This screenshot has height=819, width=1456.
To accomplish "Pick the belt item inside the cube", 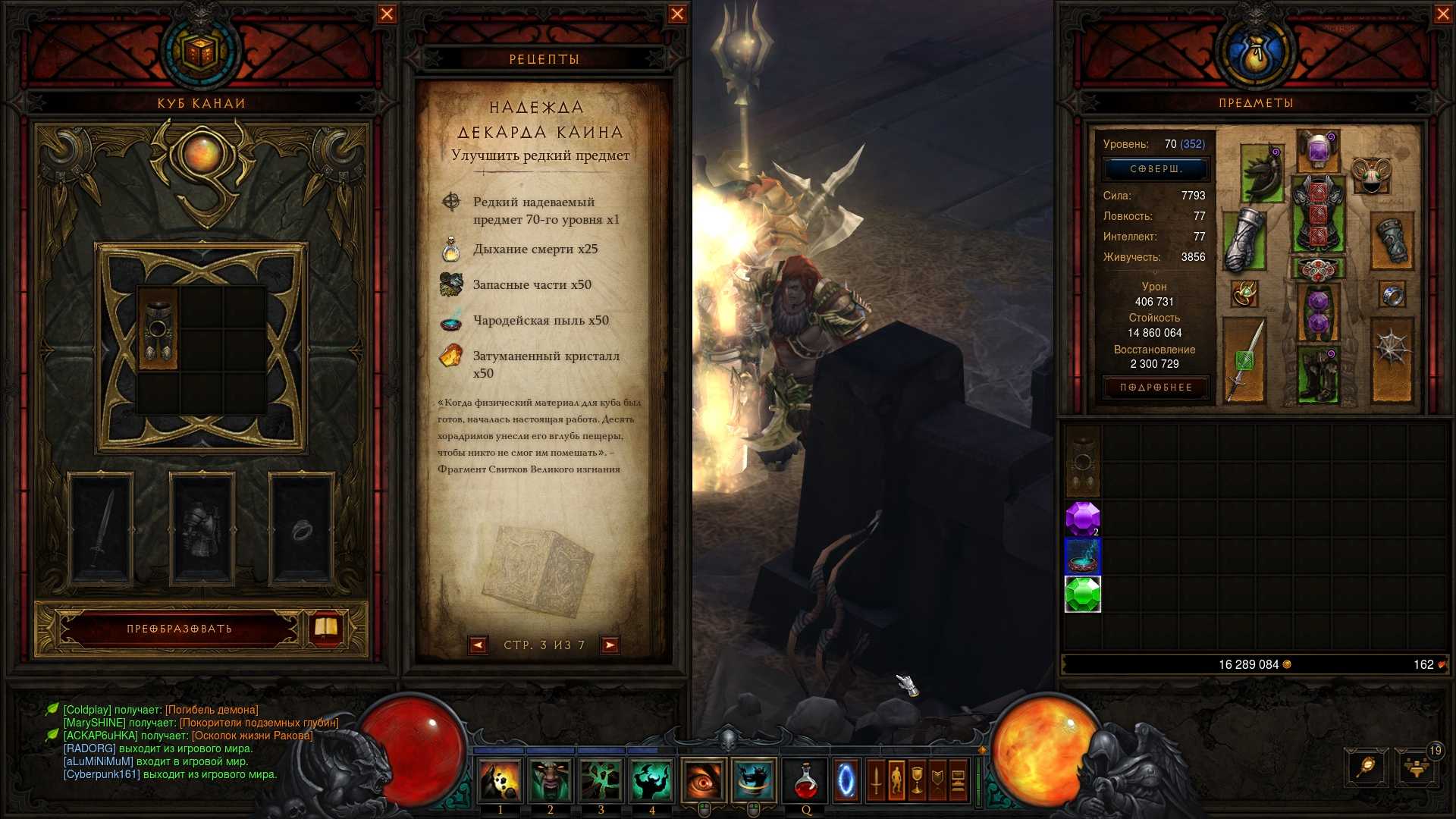I will point(158,329).
